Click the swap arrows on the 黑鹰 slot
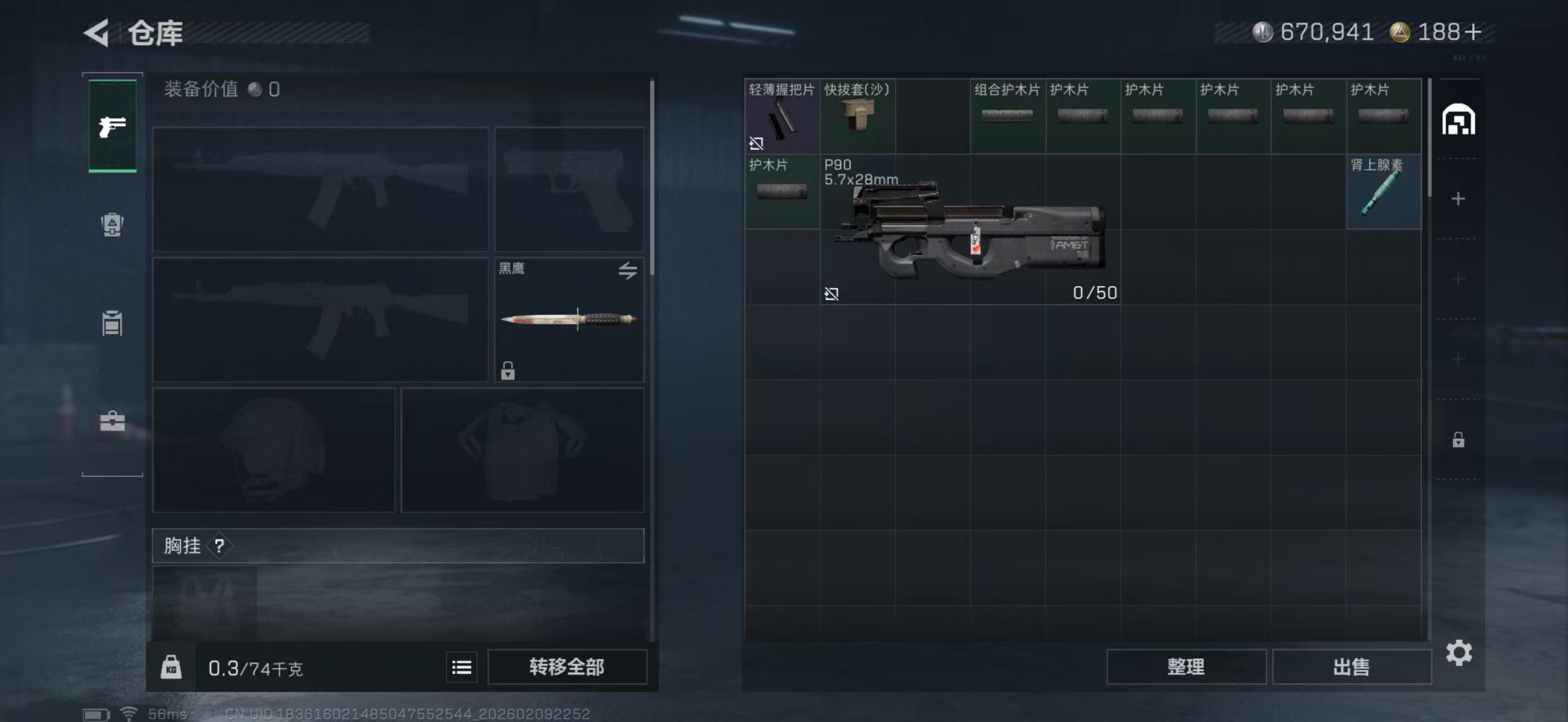The width and height of the screenshot is (1568, 722). [628, 270]
